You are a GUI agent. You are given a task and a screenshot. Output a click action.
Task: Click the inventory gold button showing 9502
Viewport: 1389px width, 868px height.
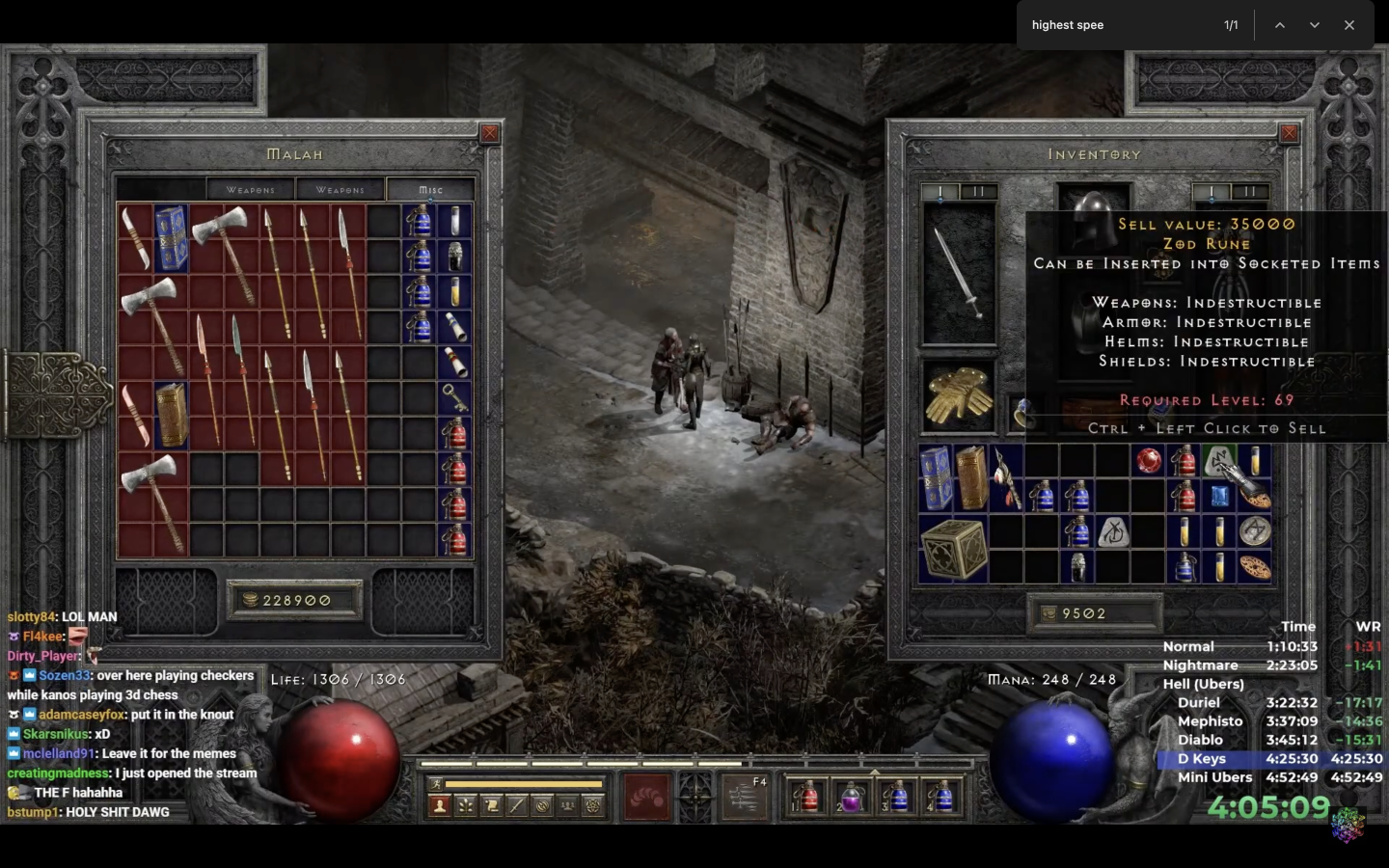(1094, 613)
